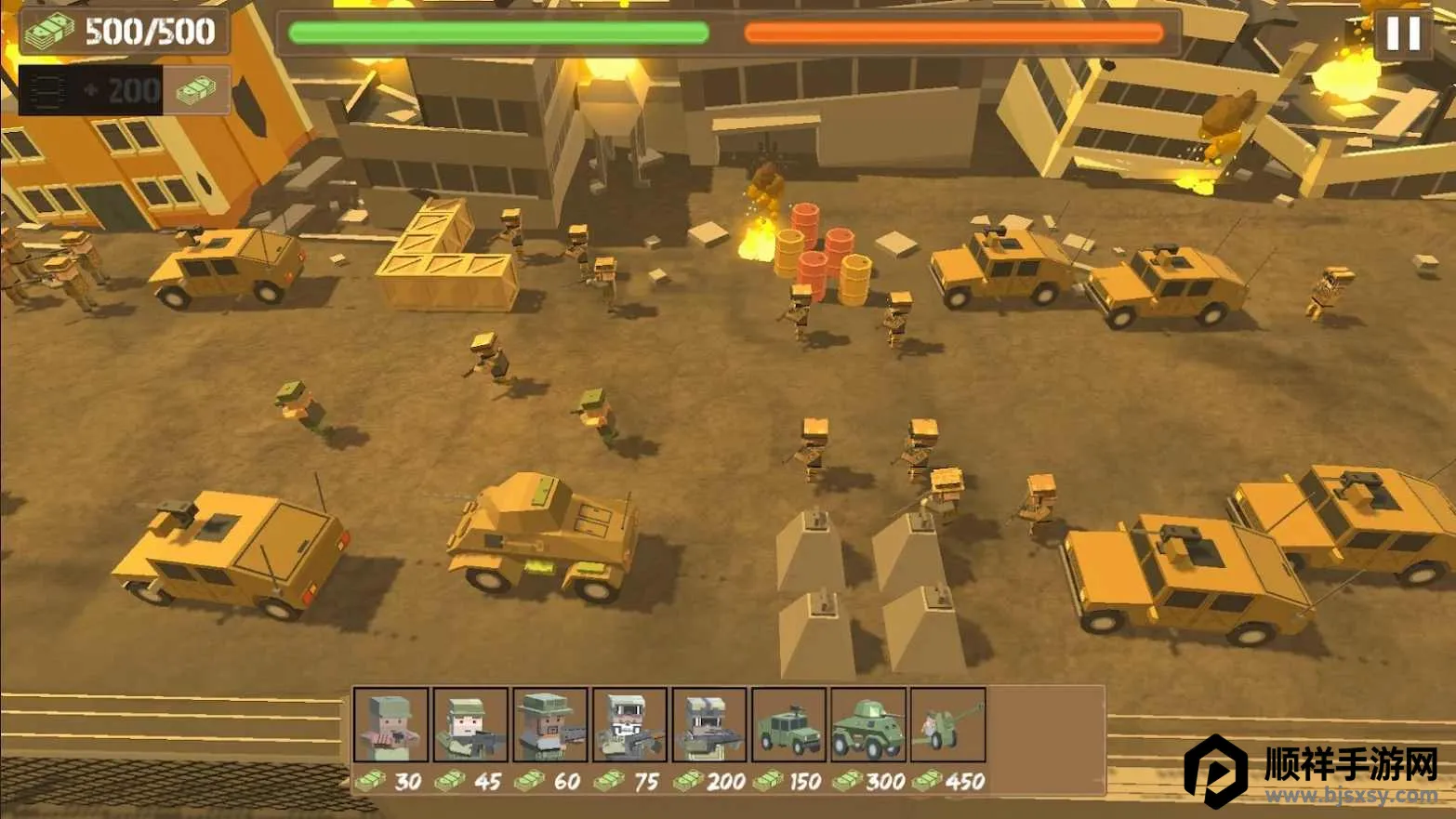Deploy the 150-cost green humvee

click(788, 725)
